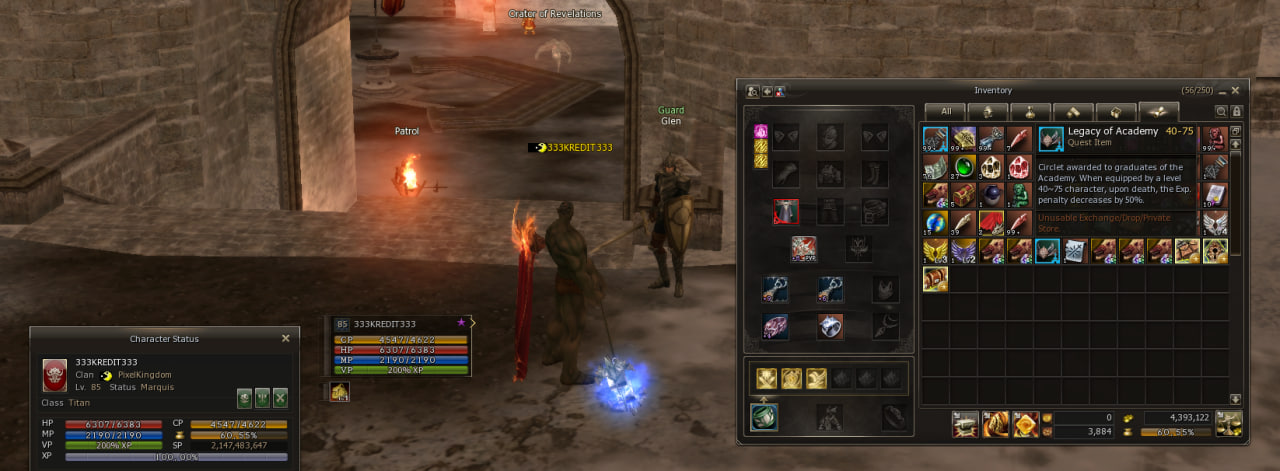Select the red cloak item slot
Viewport: 1280px width, 471px height.
pos(963,222)
